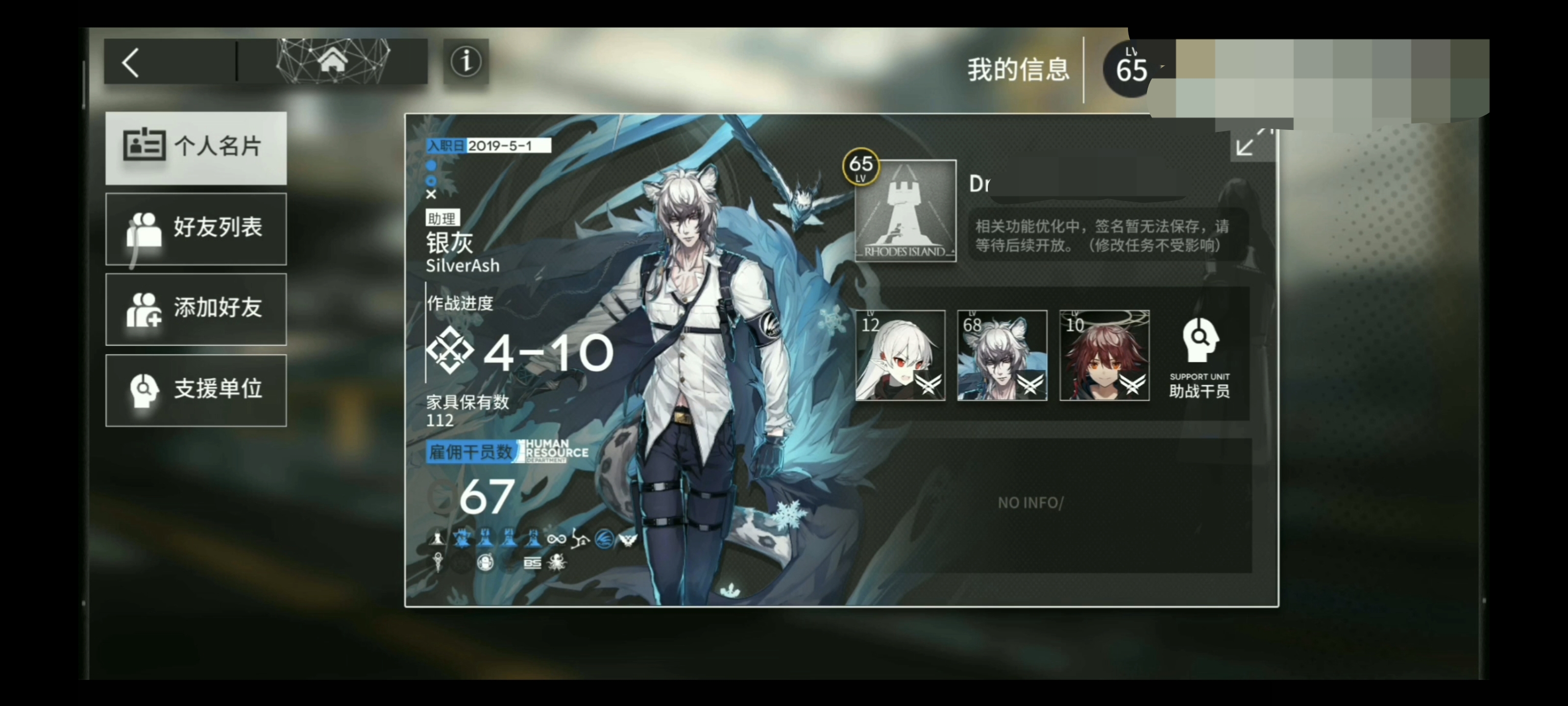
Task: Select the 添加好友 add friend tab
Action: click(x=196, y=309)
